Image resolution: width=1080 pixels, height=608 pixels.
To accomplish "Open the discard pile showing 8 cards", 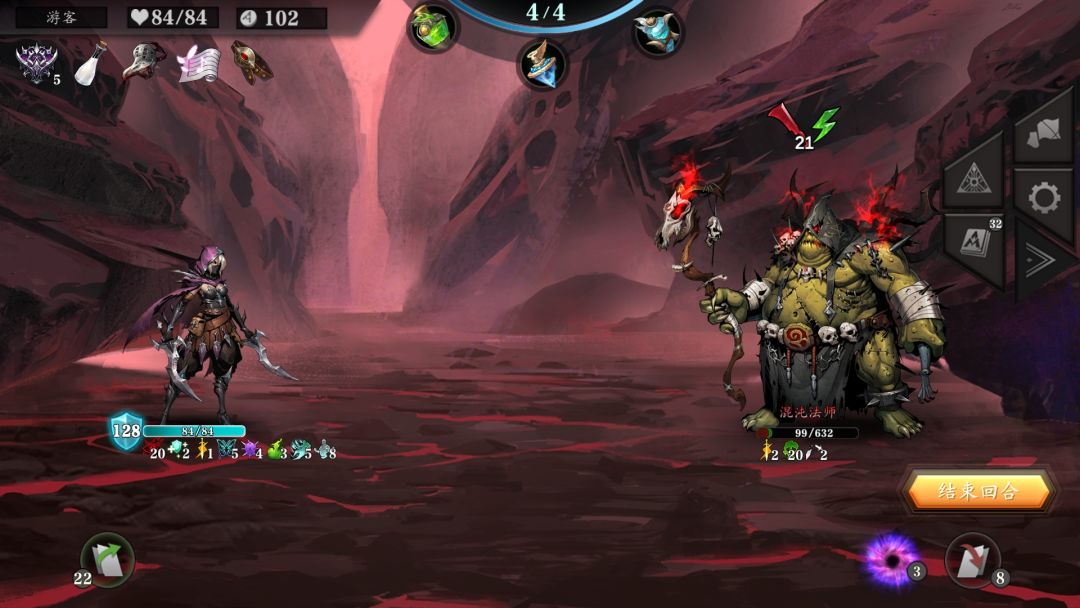I will coord(971,560).
